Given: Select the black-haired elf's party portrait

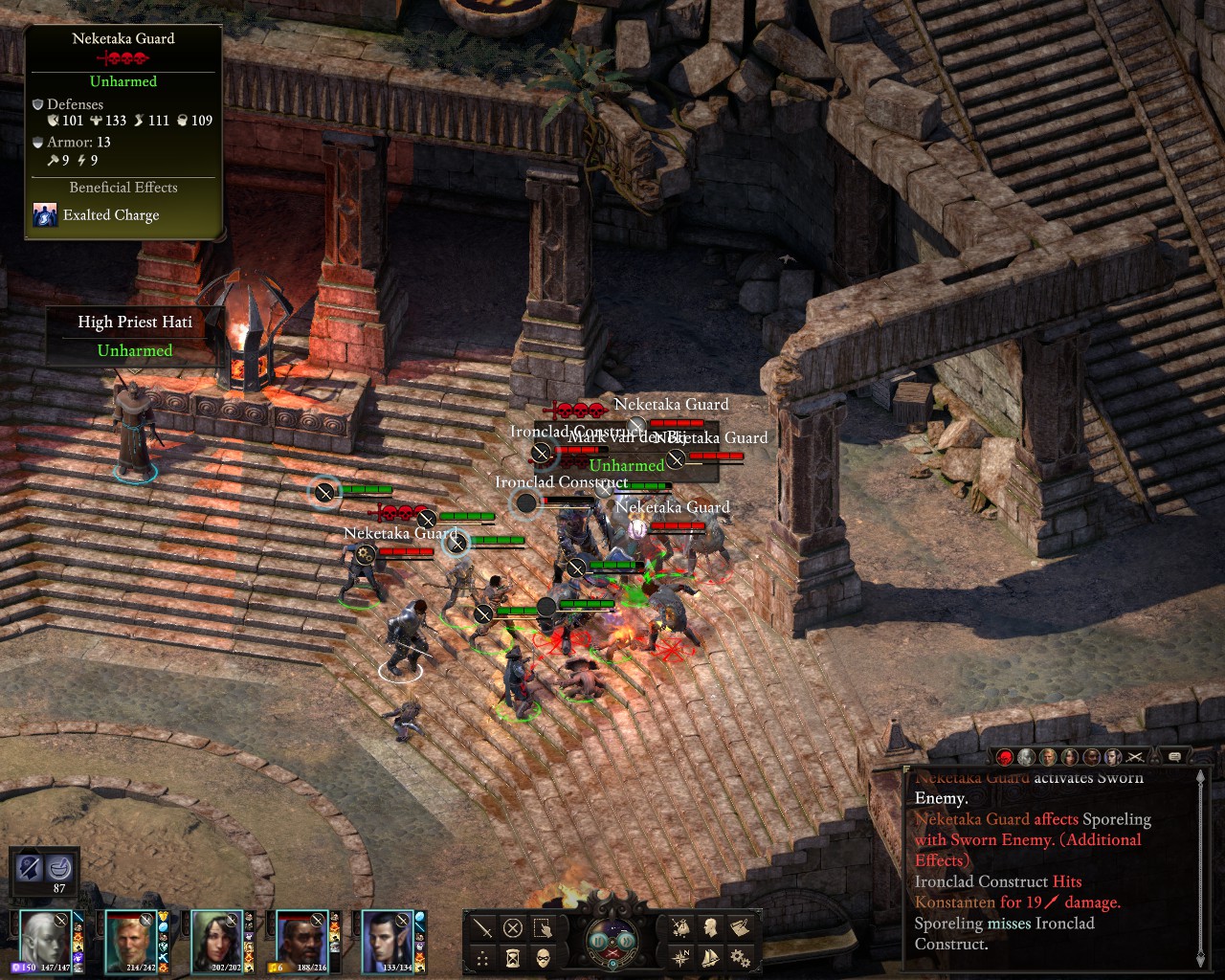Looking at the screenshot, I should click(x=387, y=939).
